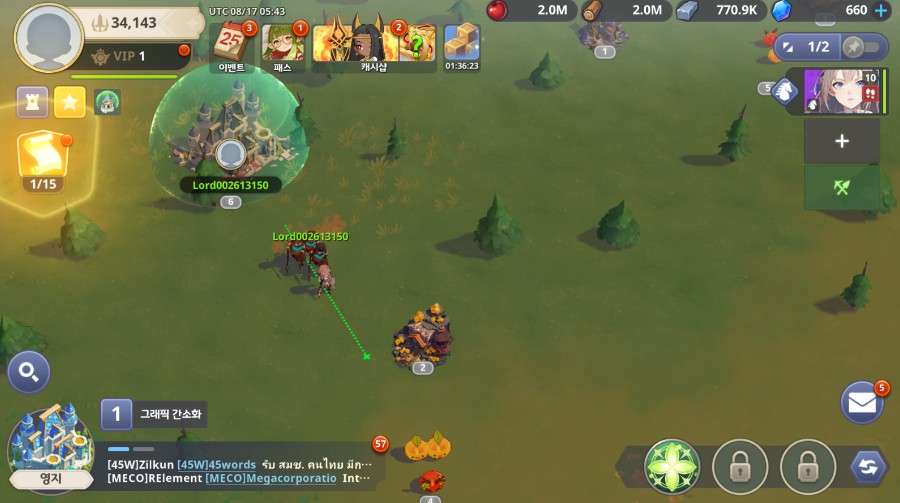Open the 캐시샵 cash shop
Image resolution: width=900 pixels, height=503 pixels.
pos(374,44)
